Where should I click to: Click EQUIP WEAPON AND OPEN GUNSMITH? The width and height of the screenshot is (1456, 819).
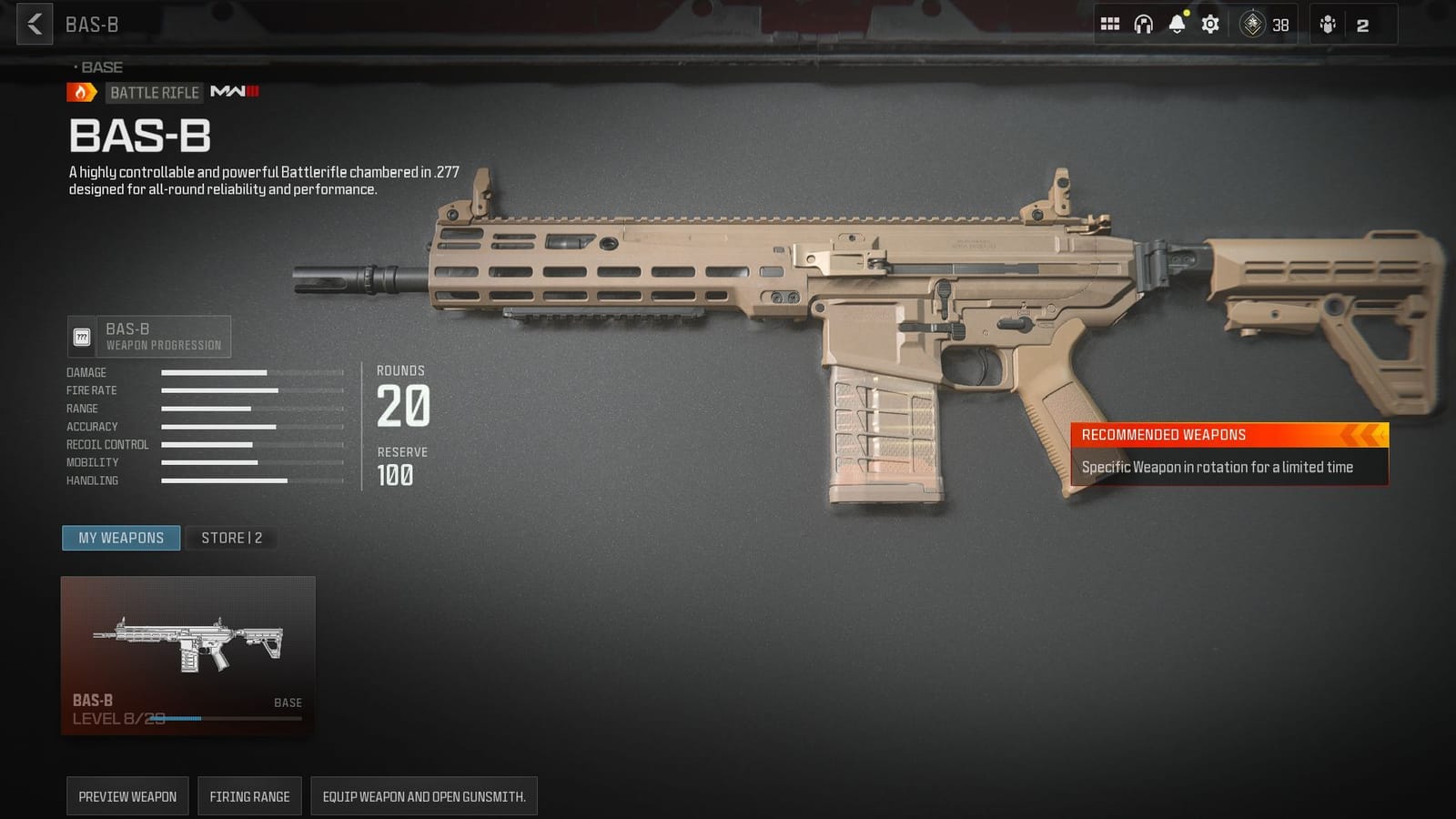pos(424,795)
